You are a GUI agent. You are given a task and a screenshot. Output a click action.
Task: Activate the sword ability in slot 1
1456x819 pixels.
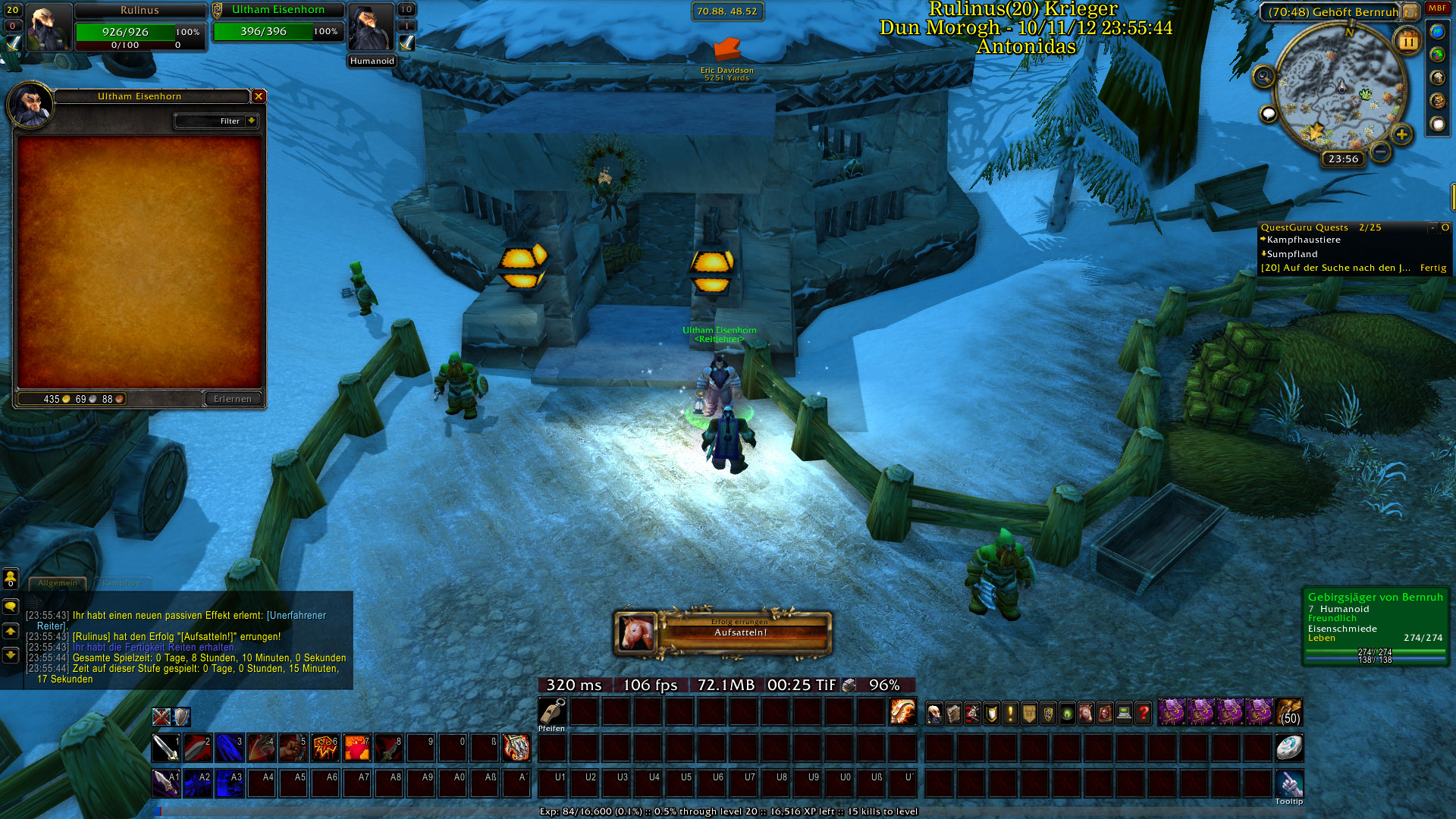point(166,748)
